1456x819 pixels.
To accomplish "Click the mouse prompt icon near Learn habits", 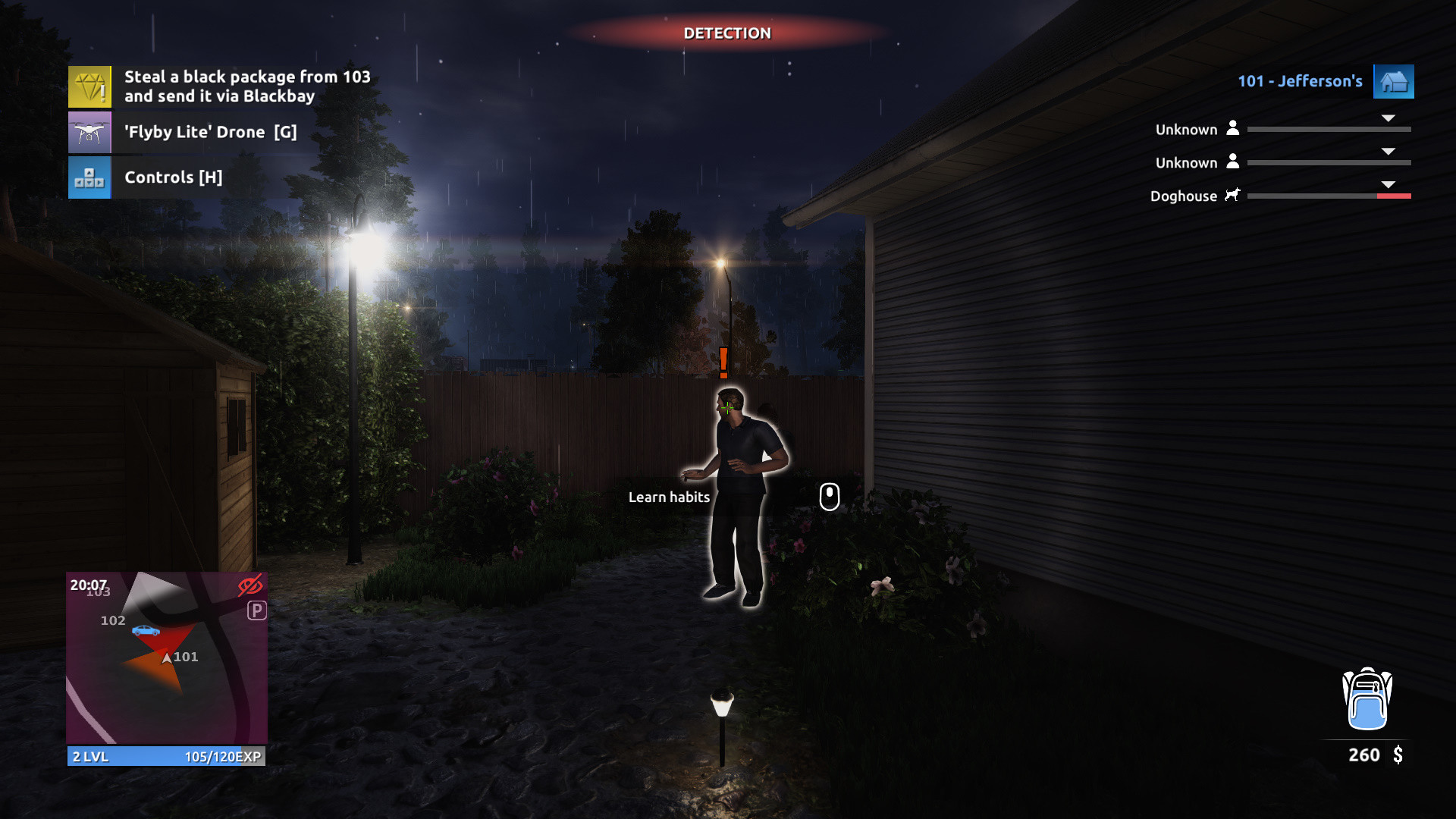I will point(829,497).
